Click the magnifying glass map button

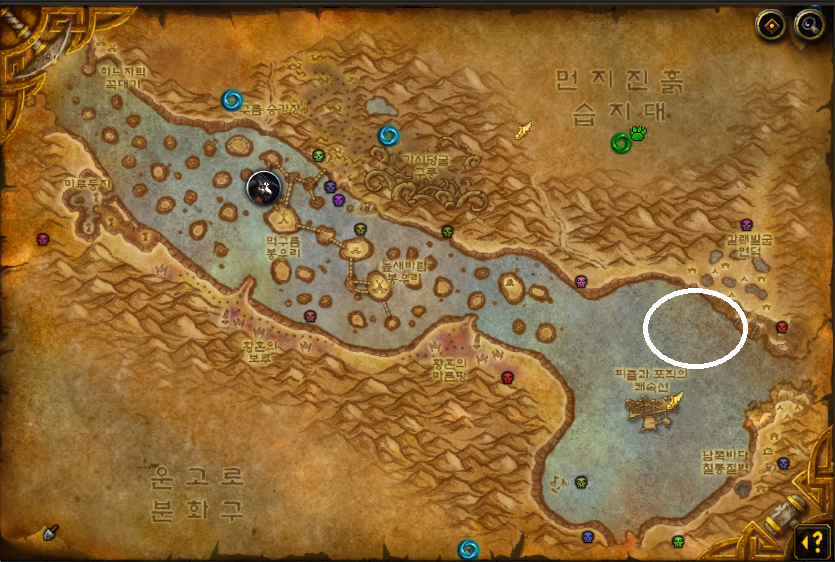tap(807, 26)
